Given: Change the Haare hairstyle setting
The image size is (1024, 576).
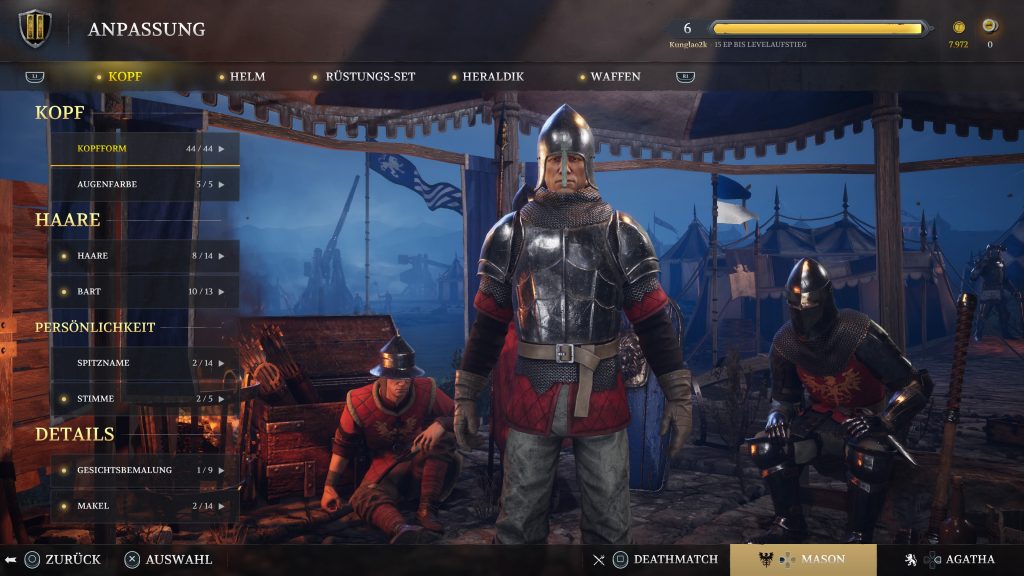Looking at the screenshot, I should click(145, 256).
